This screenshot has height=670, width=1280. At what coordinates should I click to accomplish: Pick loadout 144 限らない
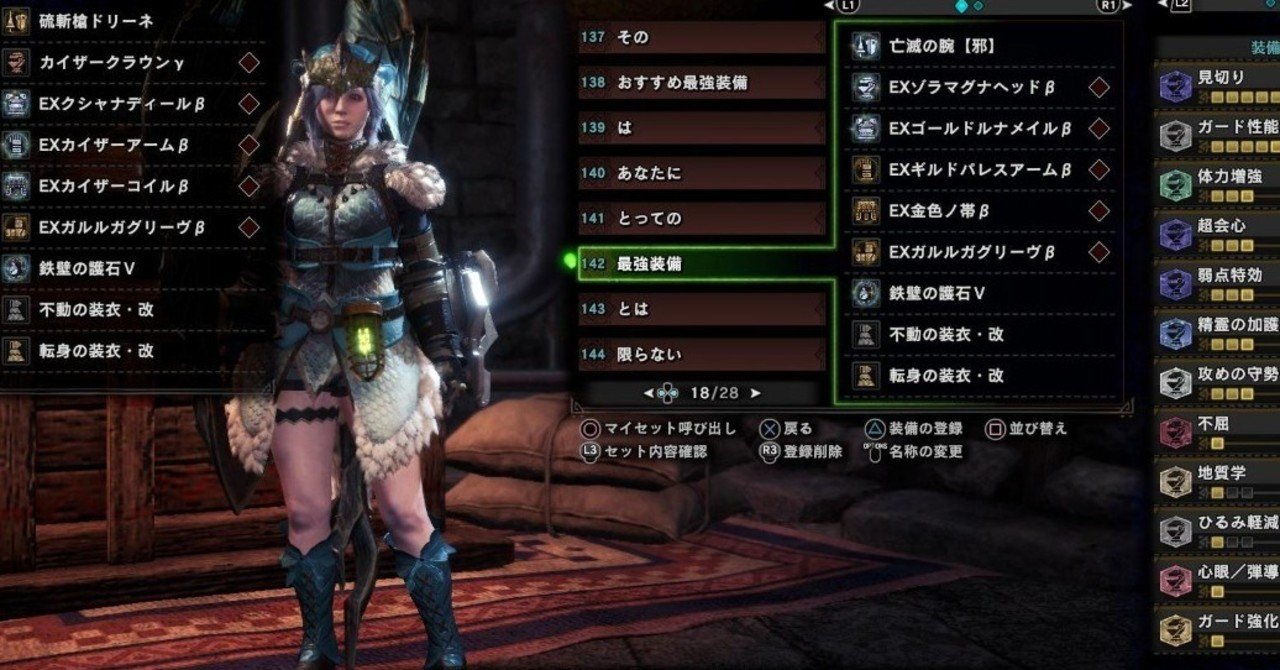tap(700, 354)
